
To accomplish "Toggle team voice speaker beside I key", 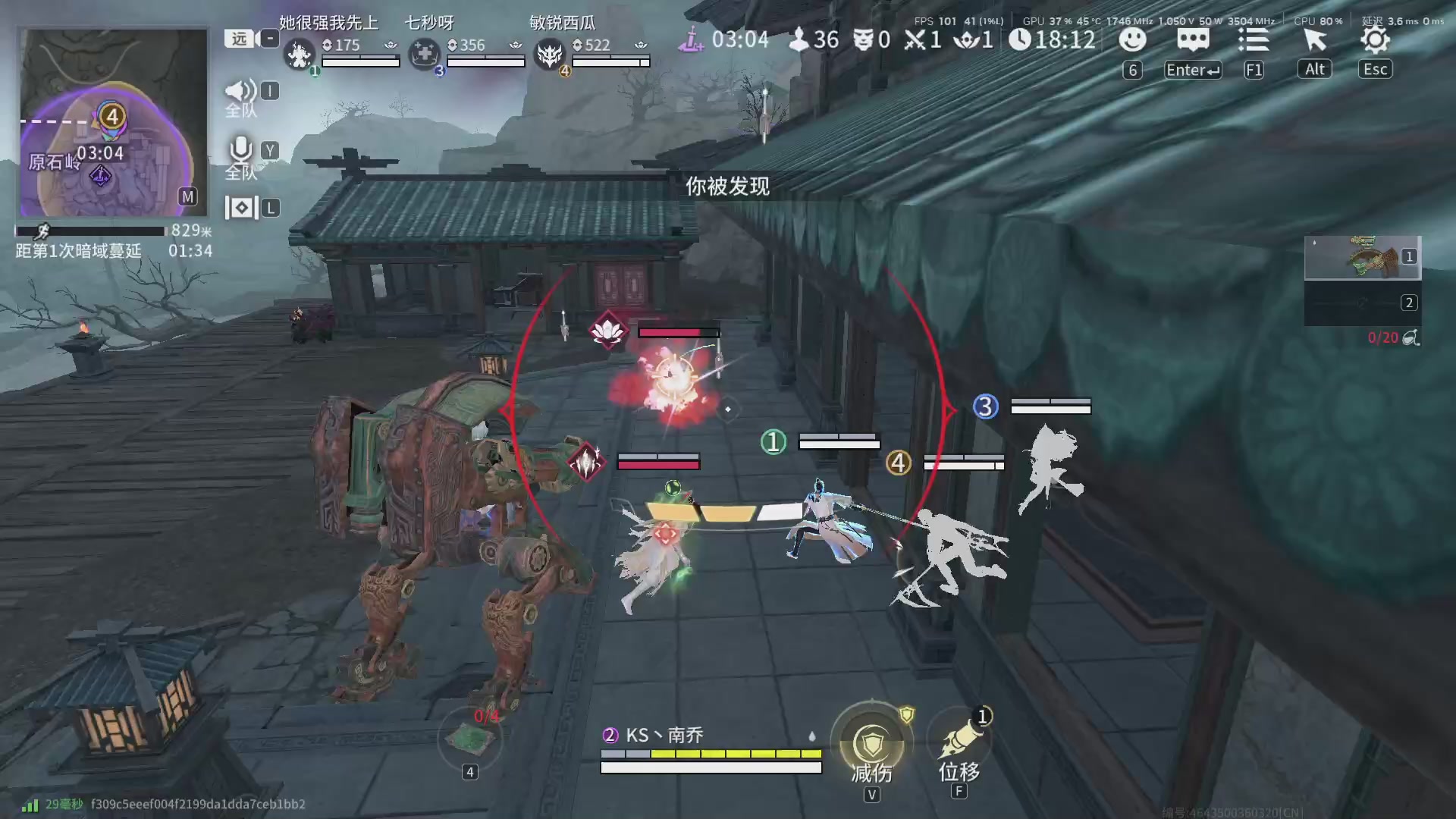I will (x=240, y=90).
